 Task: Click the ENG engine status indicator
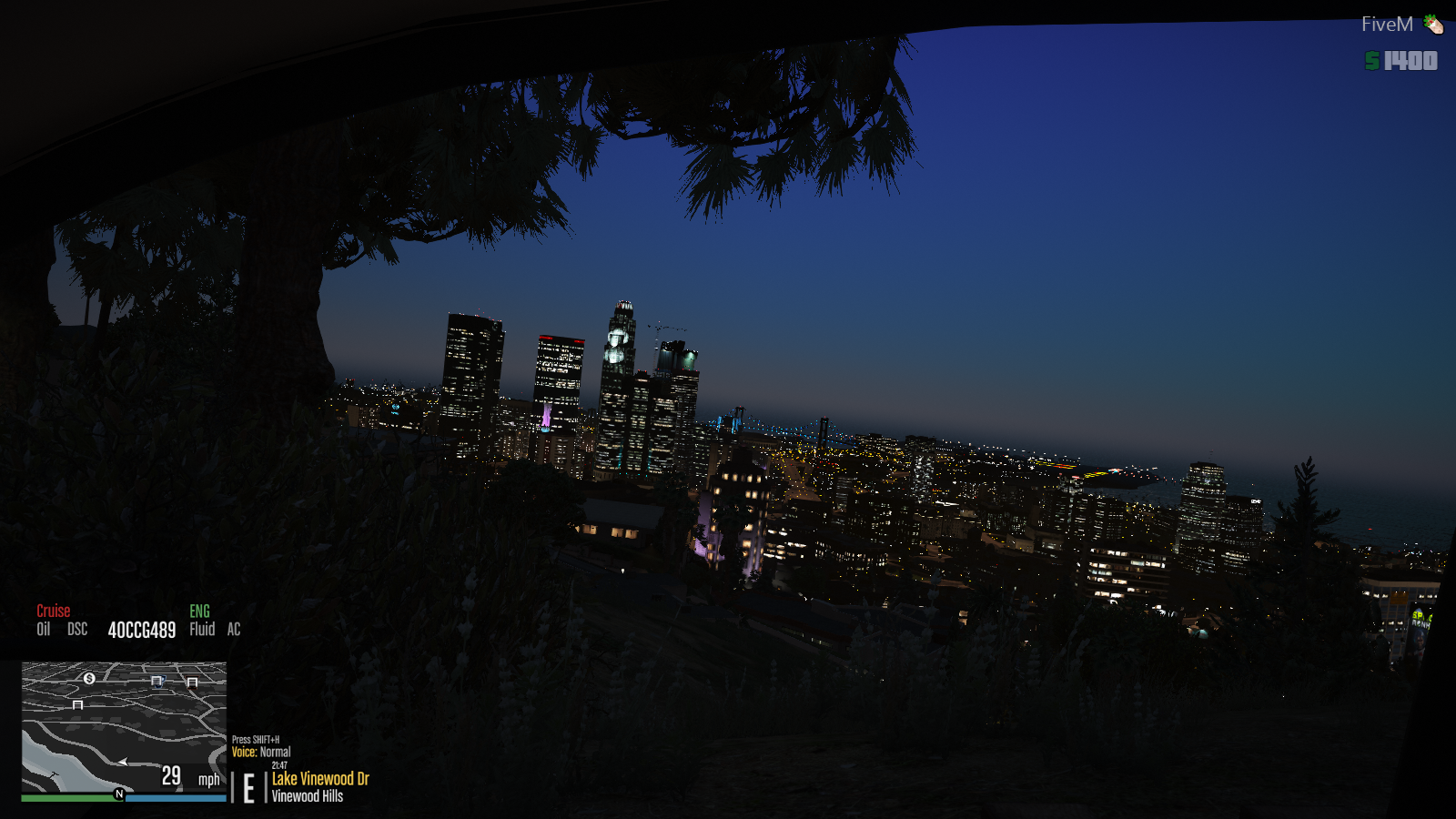pyautogui.click(x=199, y=612)
